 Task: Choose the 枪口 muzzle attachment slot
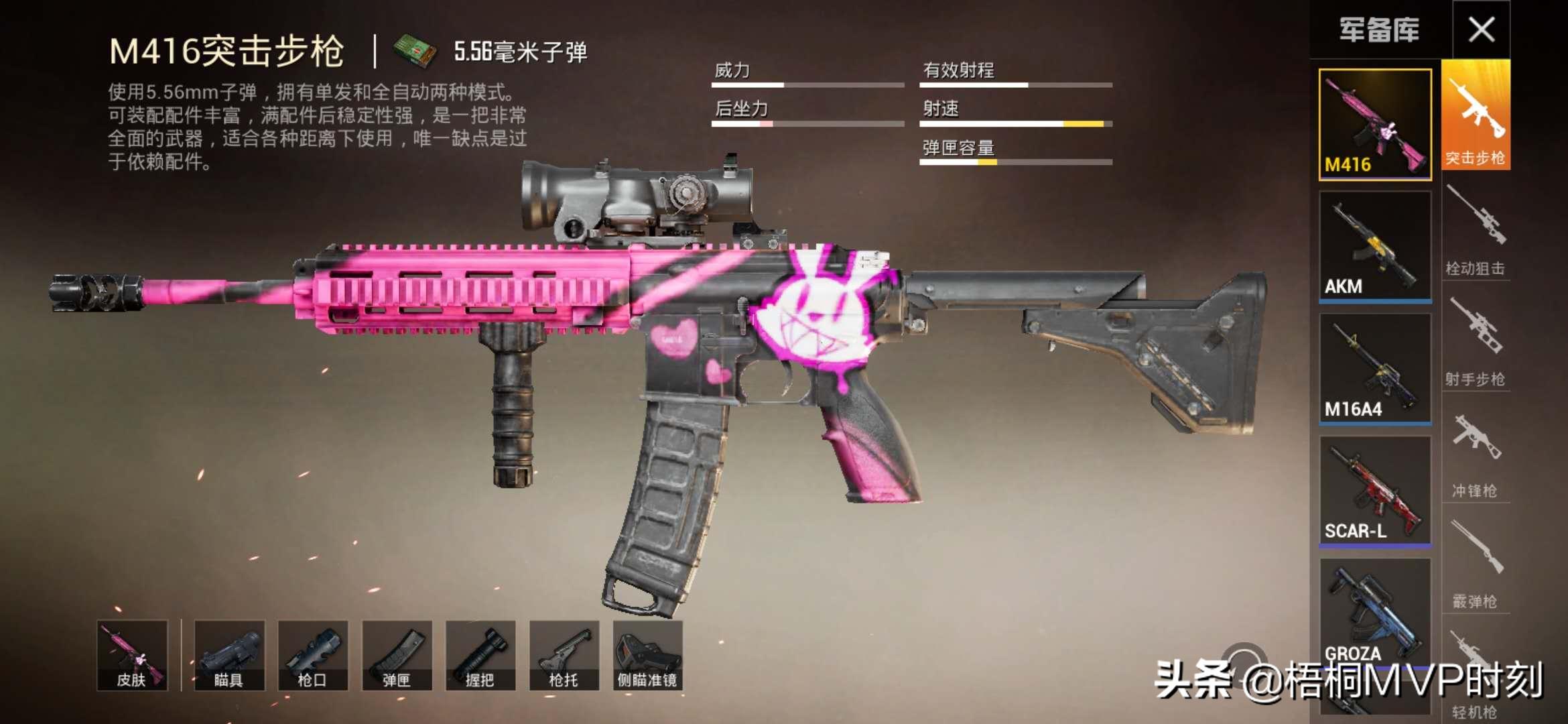point(313,655)
